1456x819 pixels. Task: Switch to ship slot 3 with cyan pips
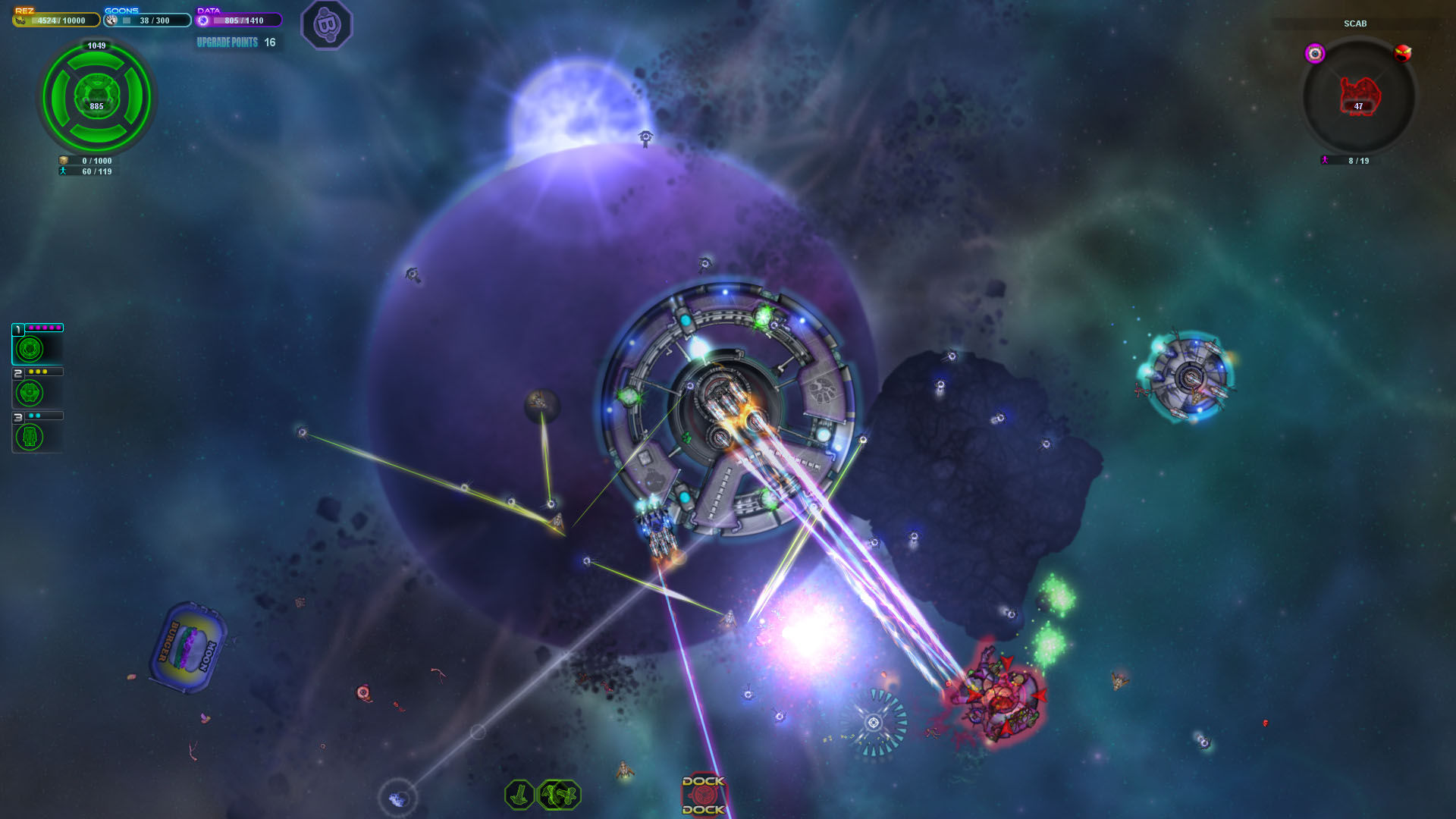point(30,435)
